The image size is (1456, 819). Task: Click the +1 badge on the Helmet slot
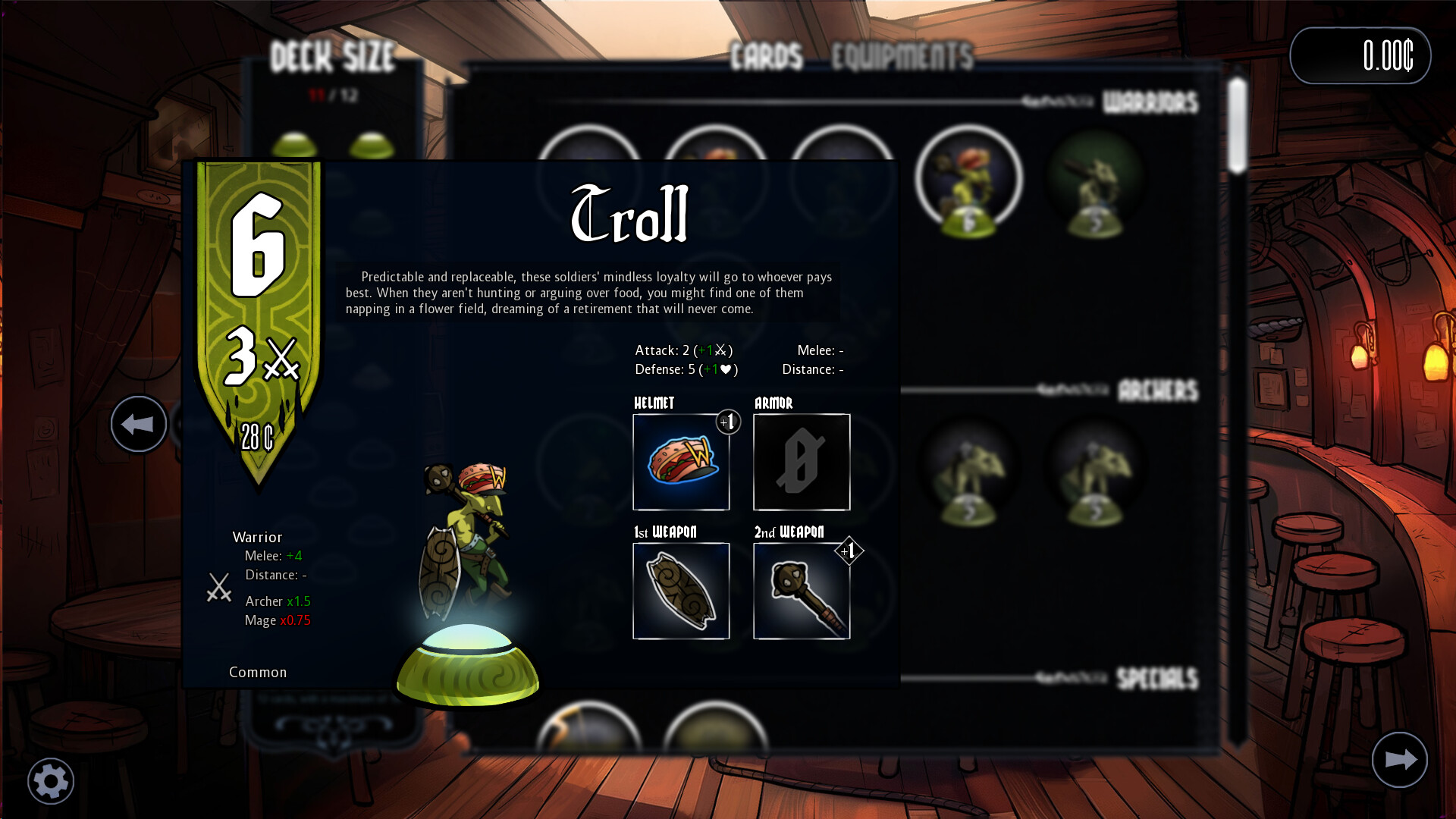[x=728, y=422]
